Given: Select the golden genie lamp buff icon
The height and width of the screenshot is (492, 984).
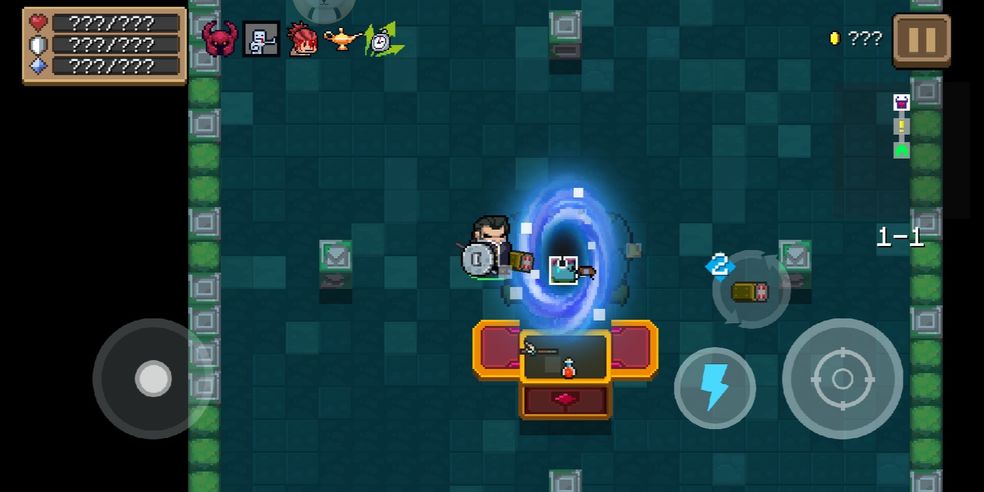Looking at the screenshot, I should click(x=342, y=39).
